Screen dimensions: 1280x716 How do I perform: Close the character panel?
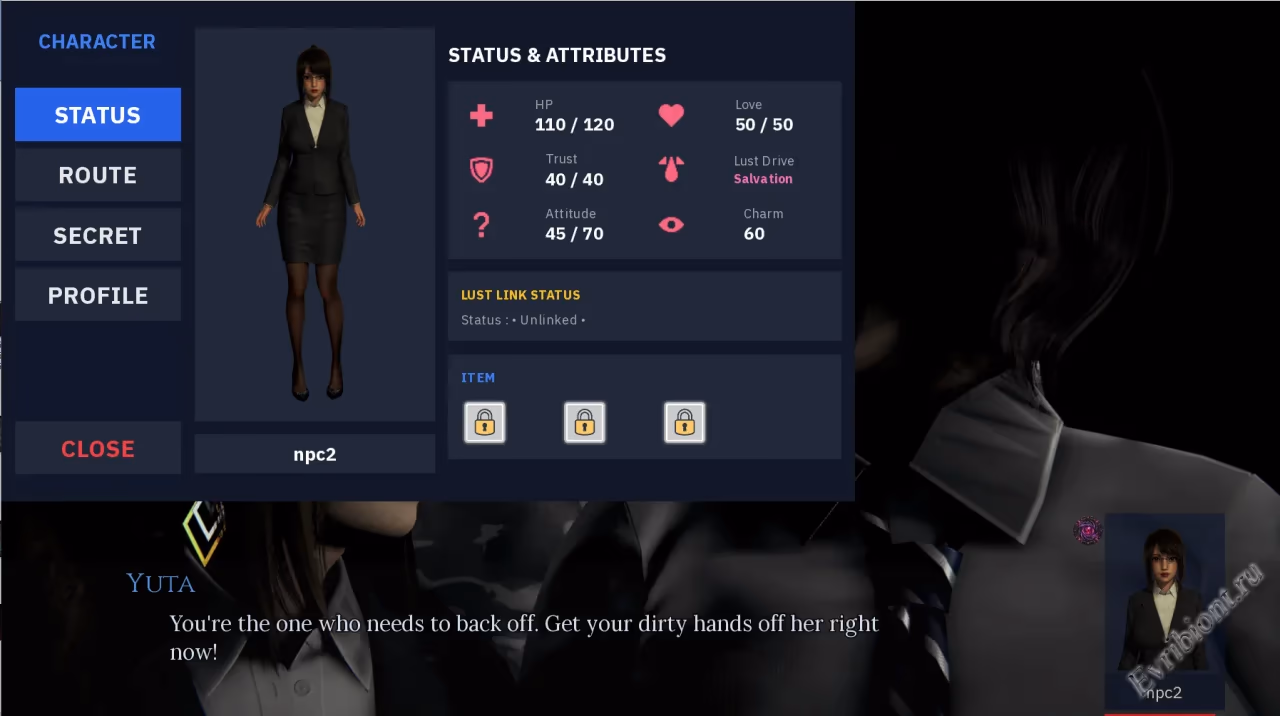(x=97, y=448)
